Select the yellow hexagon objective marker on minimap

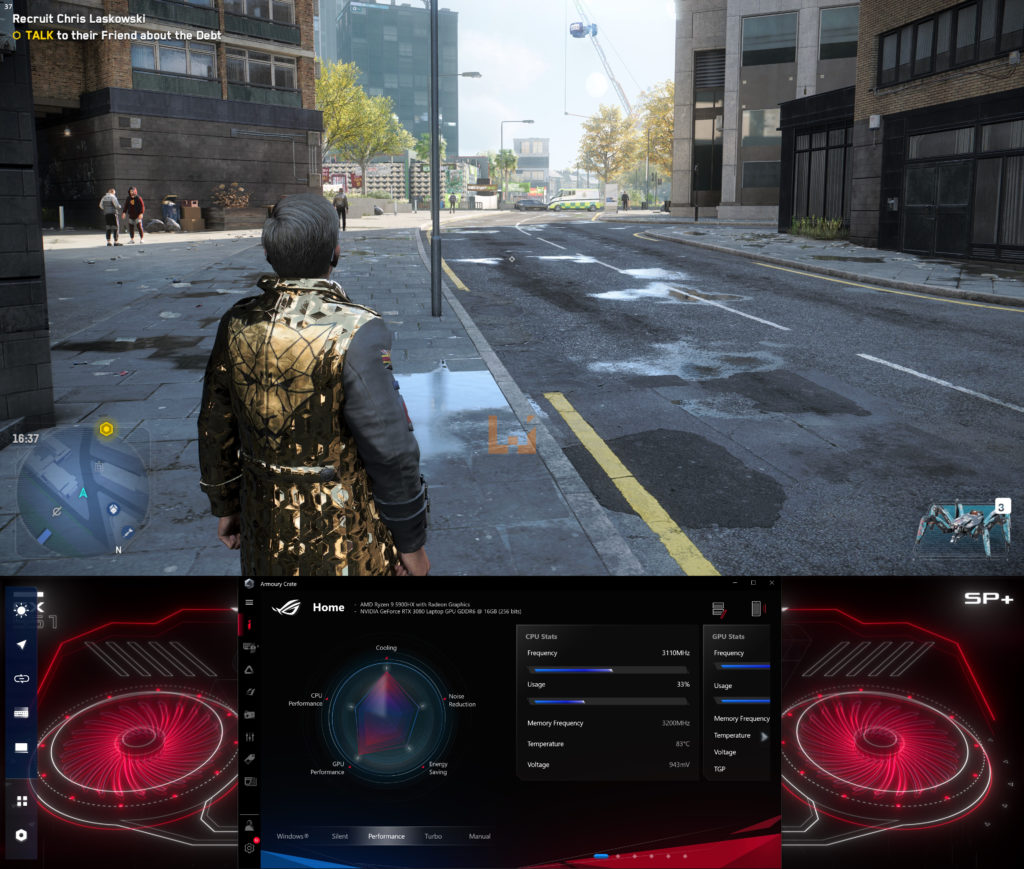(105, 429)
